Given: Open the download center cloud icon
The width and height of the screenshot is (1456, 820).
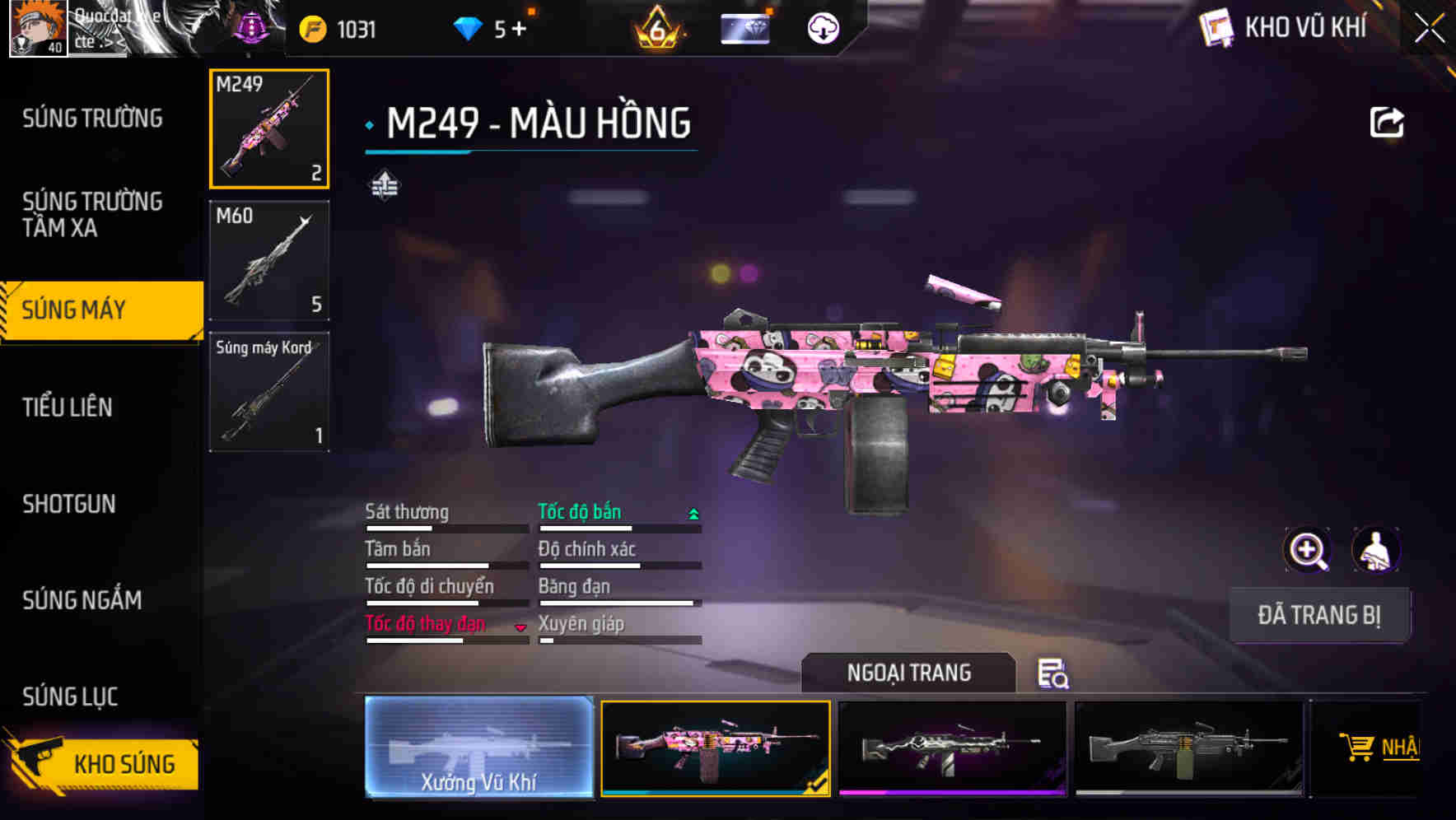Looking at the screenshot, I should coord(821,27).
